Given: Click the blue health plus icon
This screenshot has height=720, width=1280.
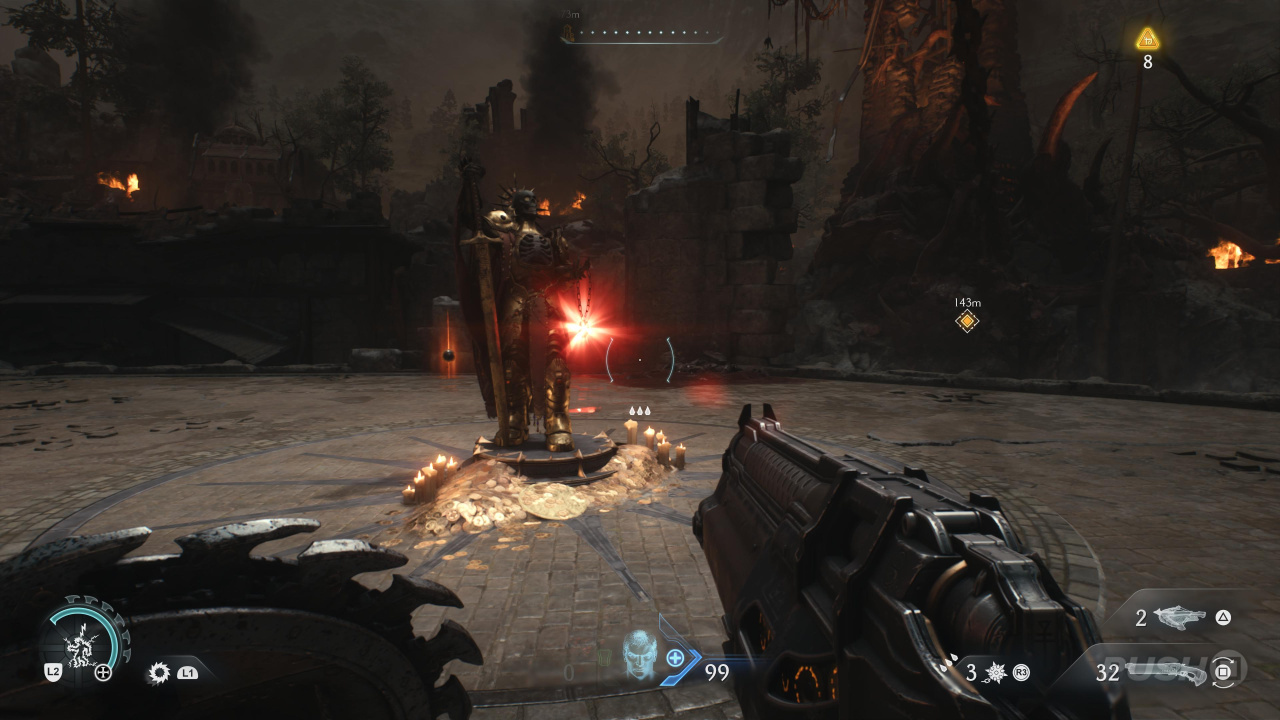Looking at the screenshot, I should [x=676, y=658].
